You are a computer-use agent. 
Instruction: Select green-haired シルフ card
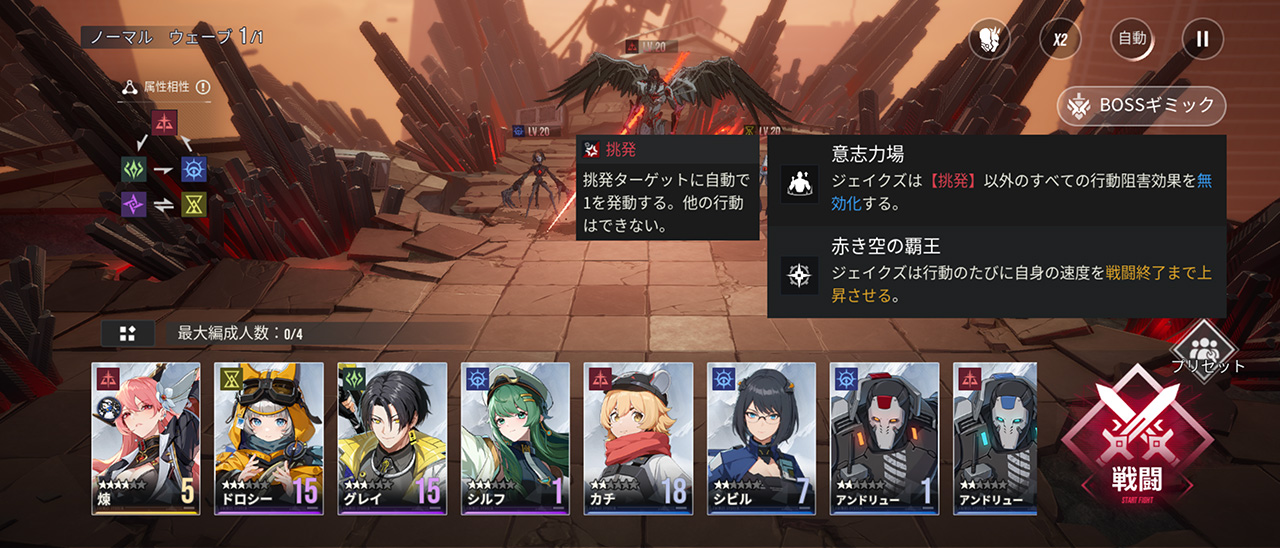pyautogui.click(x=515, y=438)
